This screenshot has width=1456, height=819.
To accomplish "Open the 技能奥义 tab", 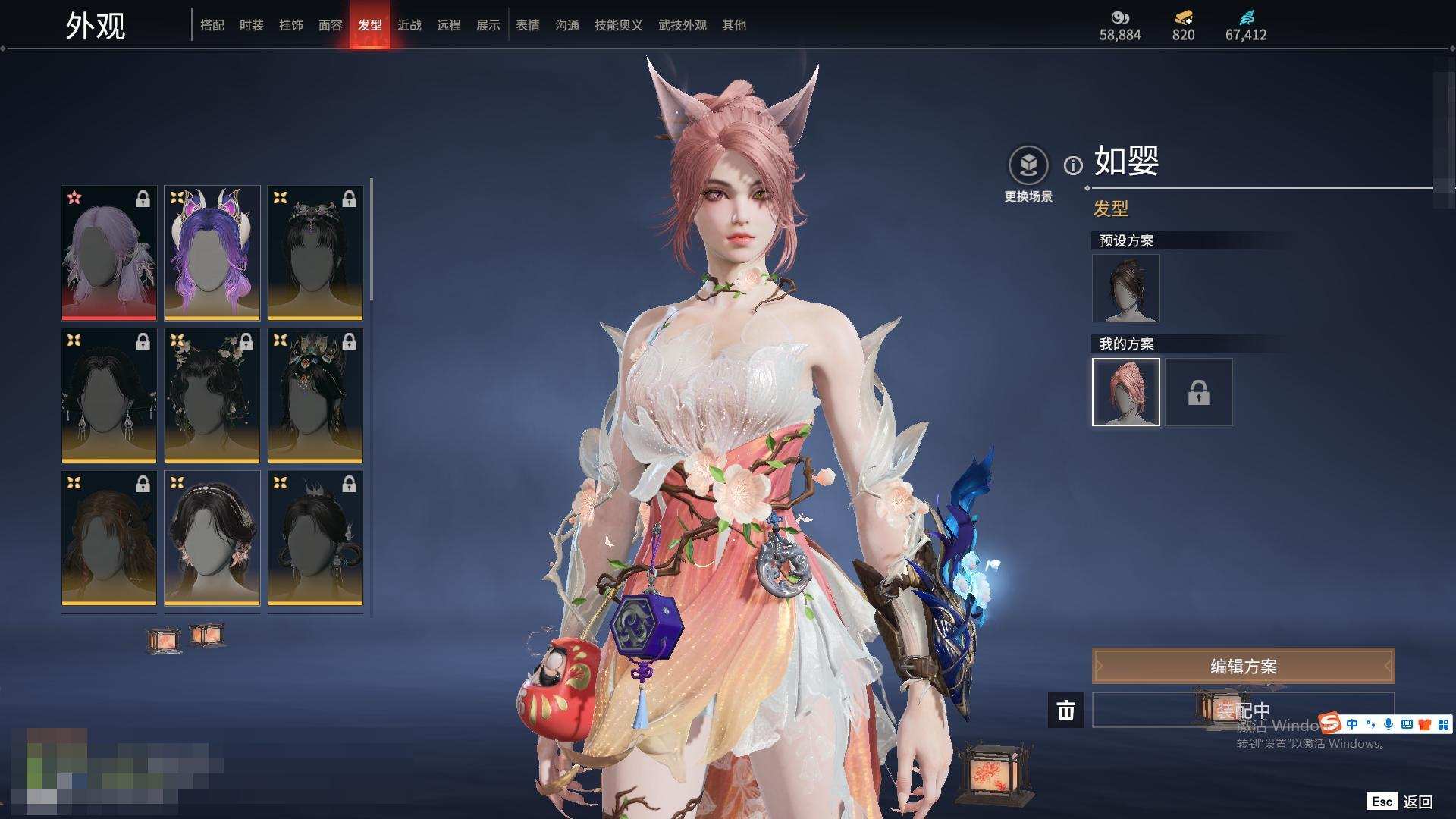I will tap(619, 25).
